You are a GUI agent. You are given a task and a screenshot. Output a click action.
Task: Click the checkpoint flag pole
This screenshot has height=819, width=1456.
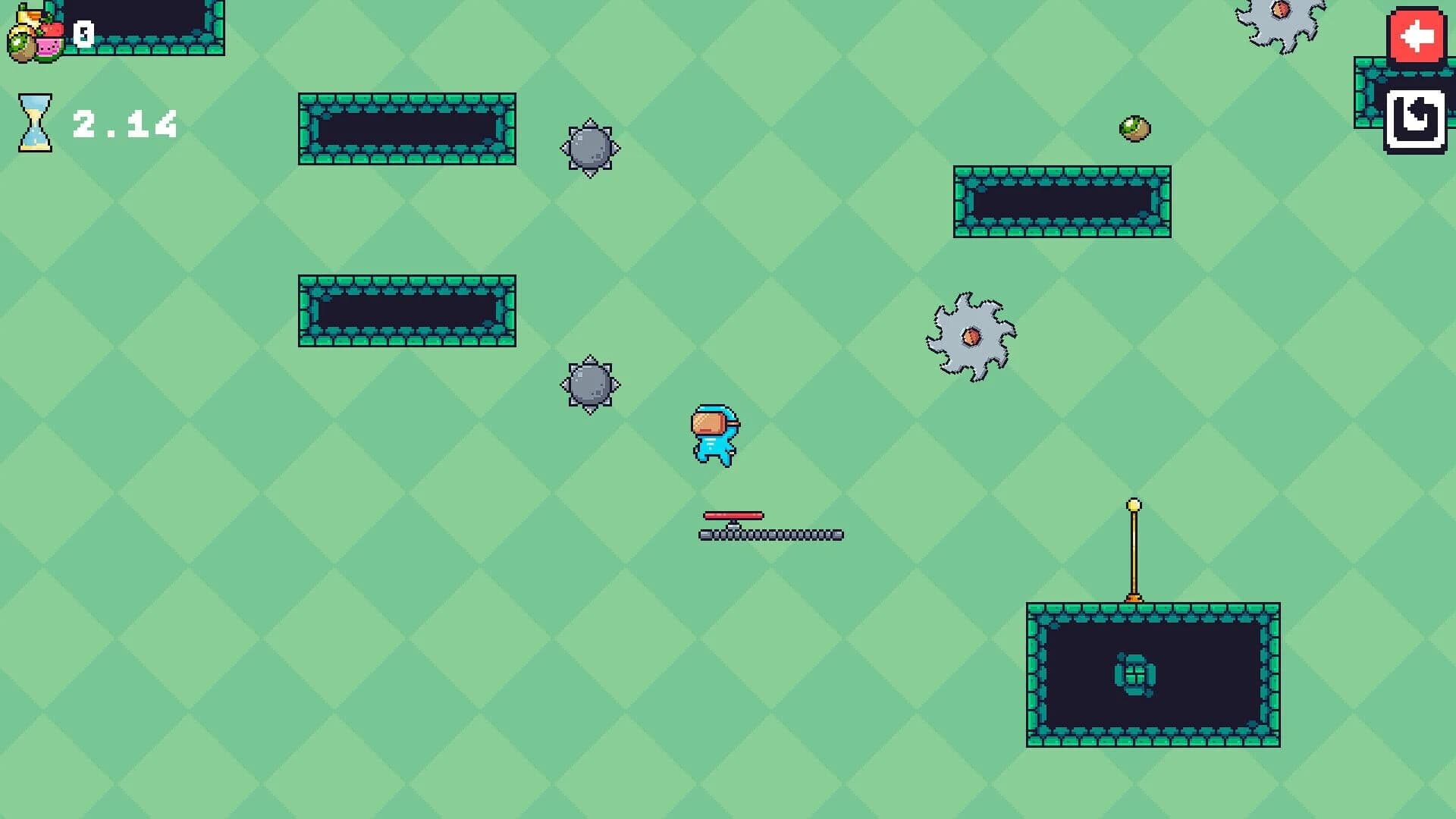1132,554
